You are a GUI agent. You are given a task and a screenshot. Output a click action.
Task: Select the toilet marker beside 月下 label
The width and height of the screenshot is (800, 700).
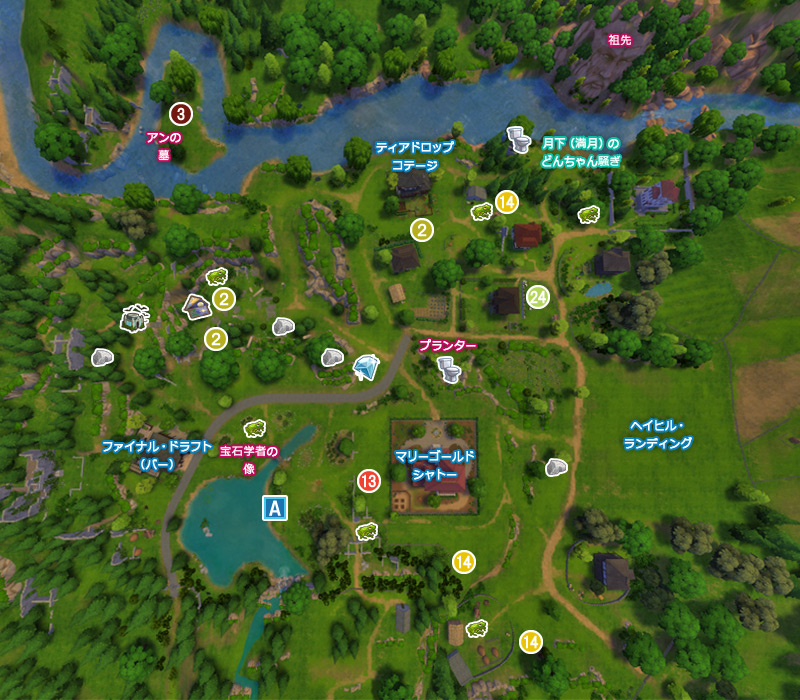tap(518, 139)
